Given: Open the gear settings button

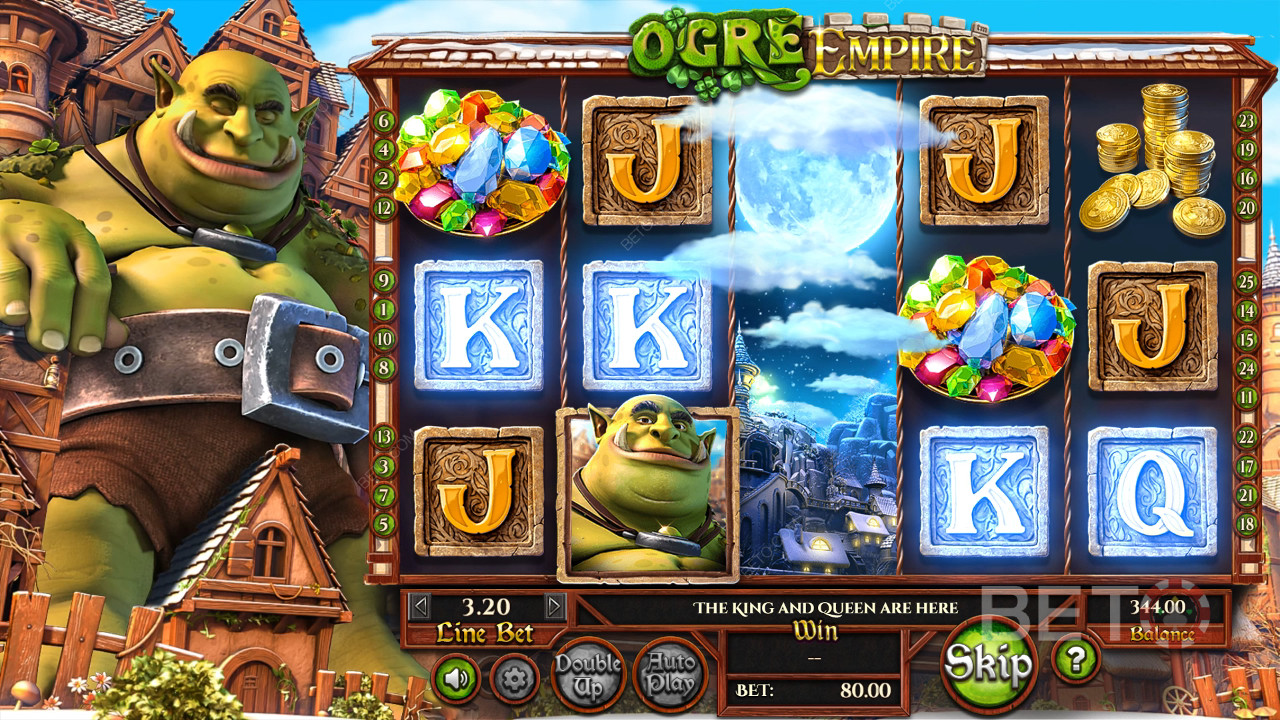Looking at the screenshot, I should click(x=515, y=679).
